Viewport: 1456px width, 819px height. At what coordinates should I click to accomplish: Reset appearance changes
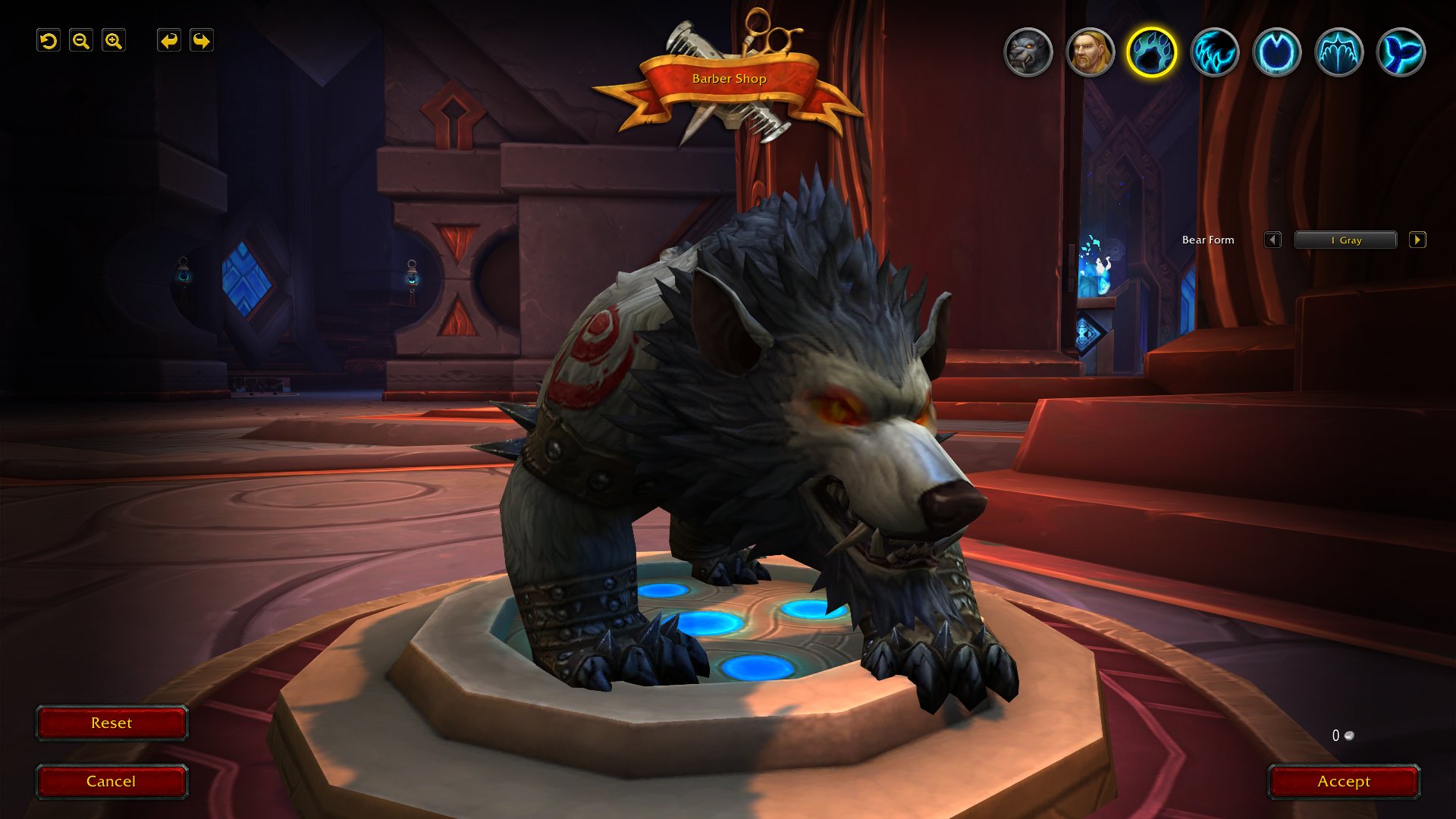pos(111,723)
